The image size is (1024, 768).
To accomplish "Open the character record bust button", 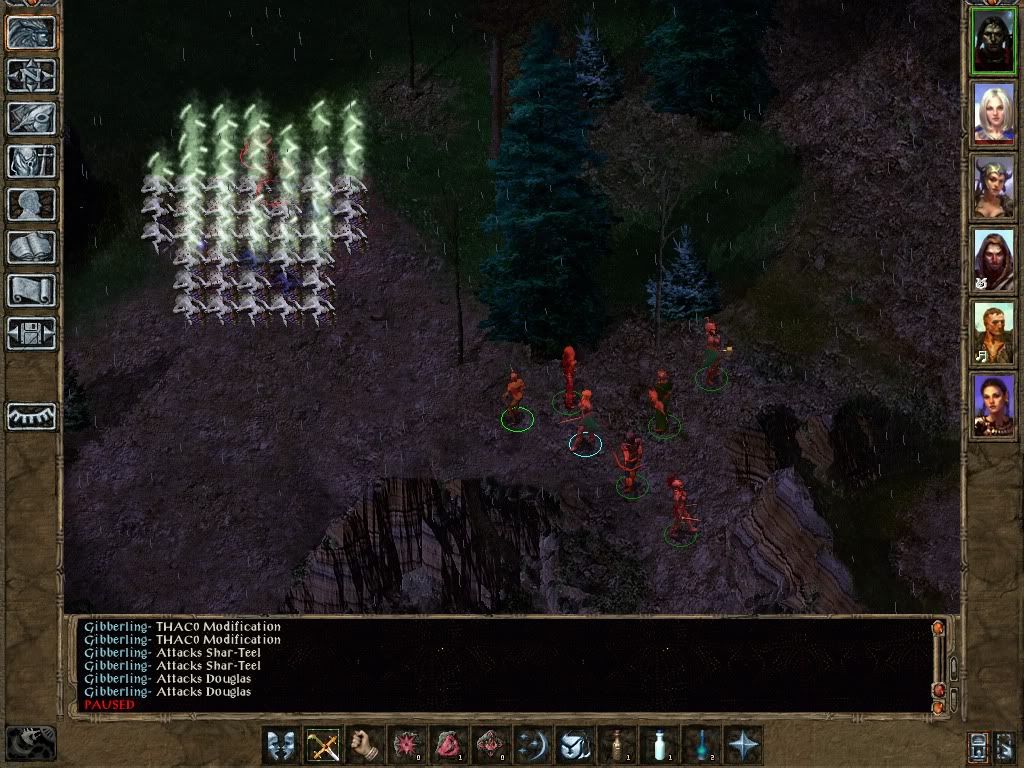I will click(32, 204).
